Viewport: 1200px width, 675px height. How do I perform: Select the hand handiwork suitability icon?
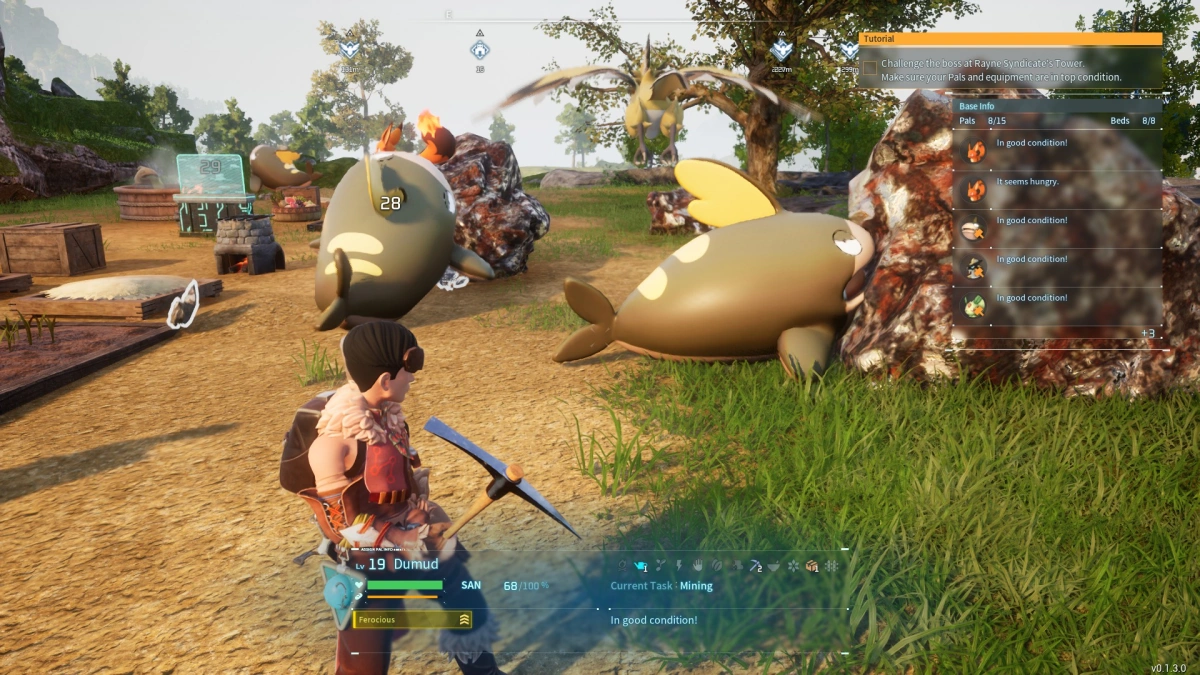click(x=697, y=566)
